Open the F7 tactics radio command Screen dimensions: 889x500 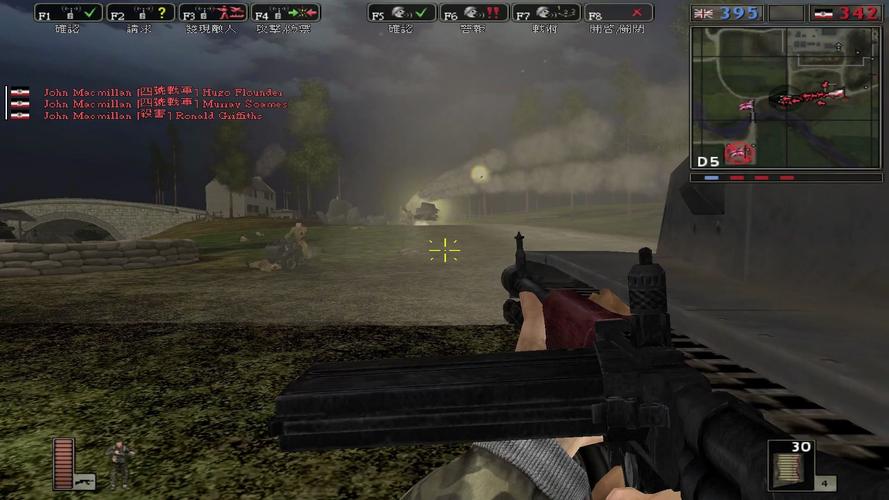545,14
